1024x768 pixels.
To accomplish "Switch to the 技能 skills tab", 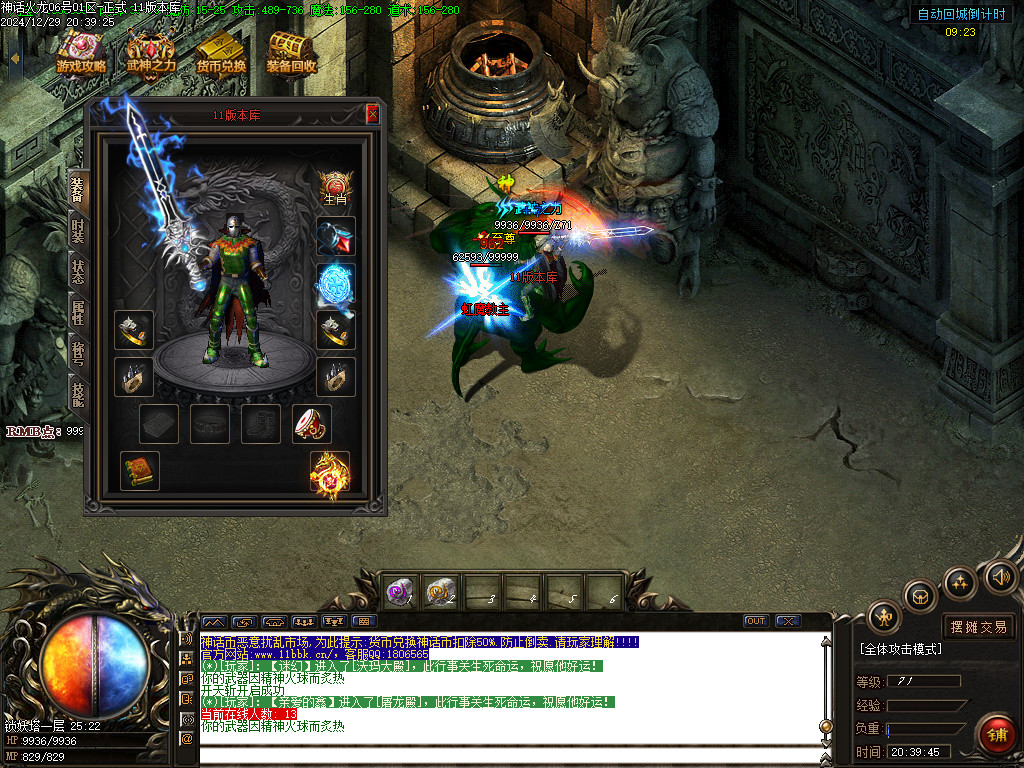I will (x=78, y=393).
